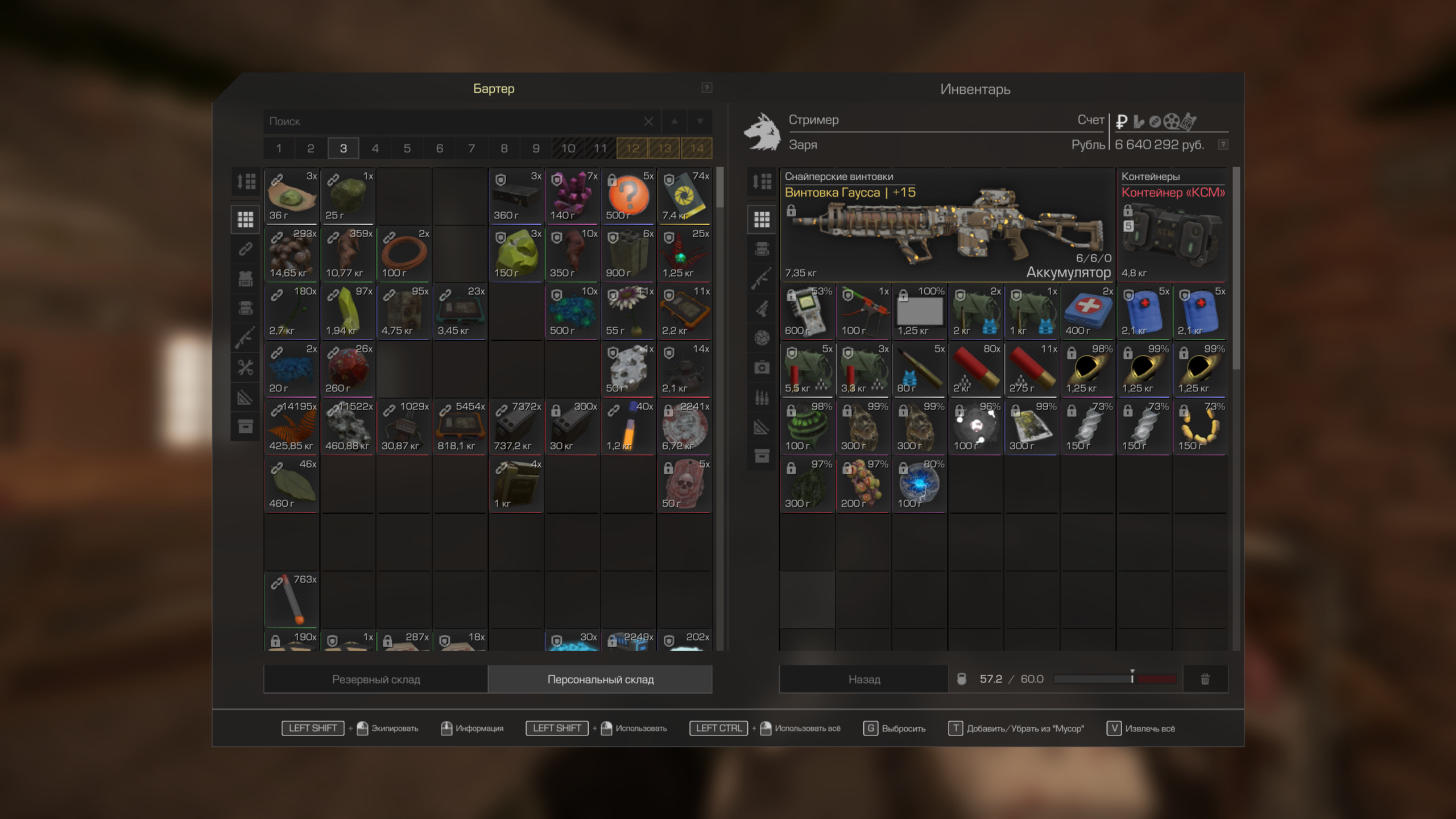Click the help icon beside Бартер title
This screenshot has width=1456, height=819.
(706, 88)
